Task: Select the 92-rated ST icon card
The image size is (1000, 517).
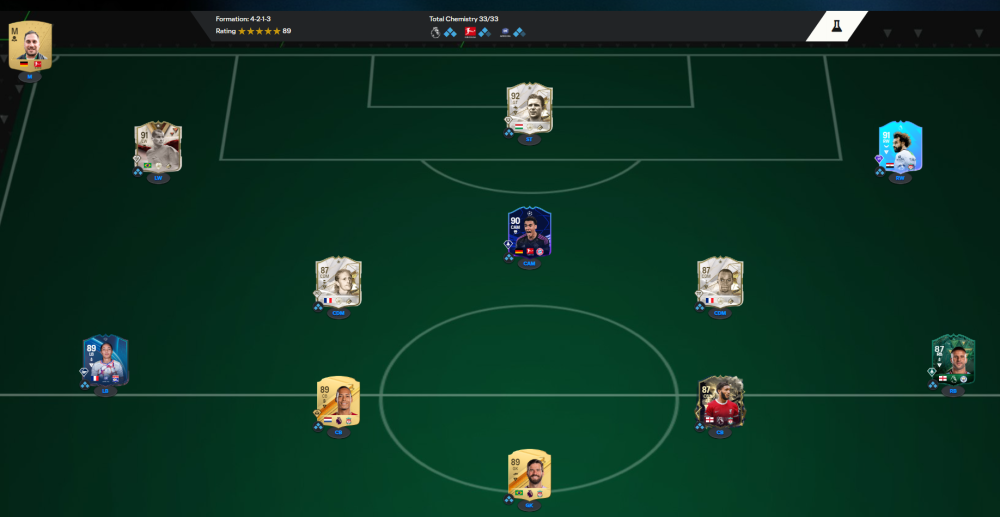Action: pyautogui.click(x=529, y=108)
